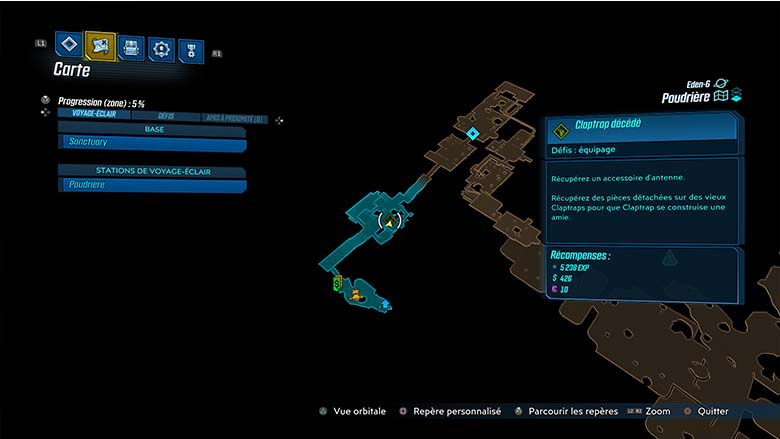Click the Claptrap décédé challenge header
Screen dimensions: 780x439
[641, 127]
